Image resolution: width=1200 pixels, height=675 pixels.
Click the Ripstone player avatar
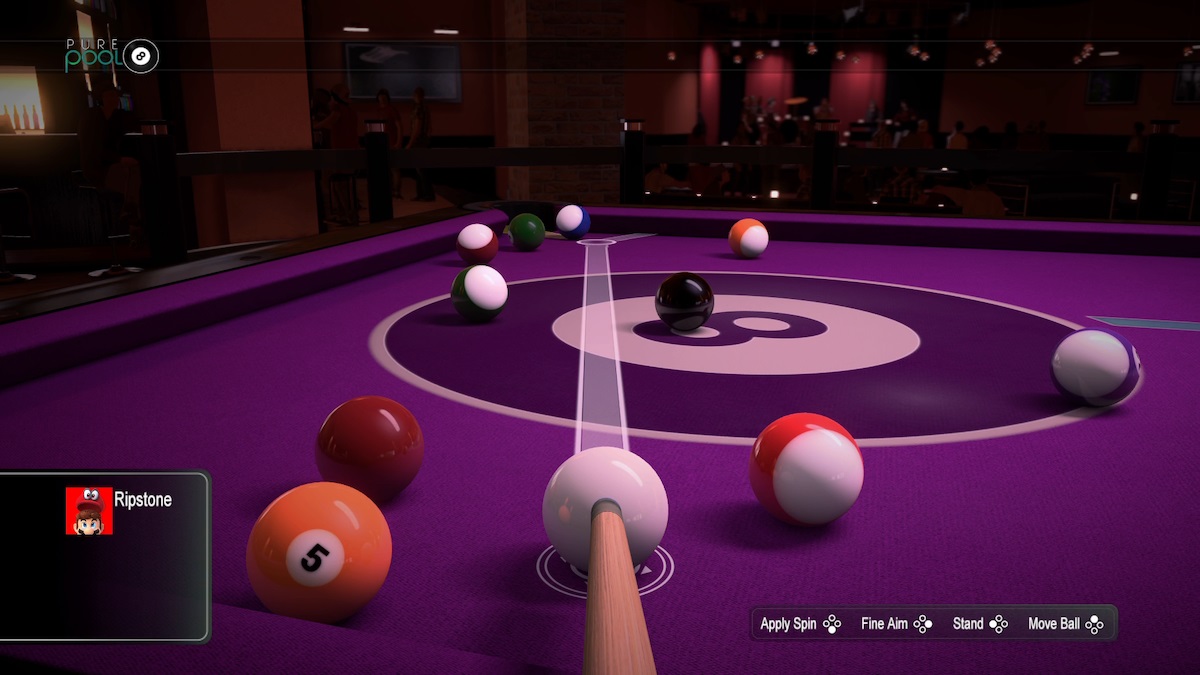(89, 510)
